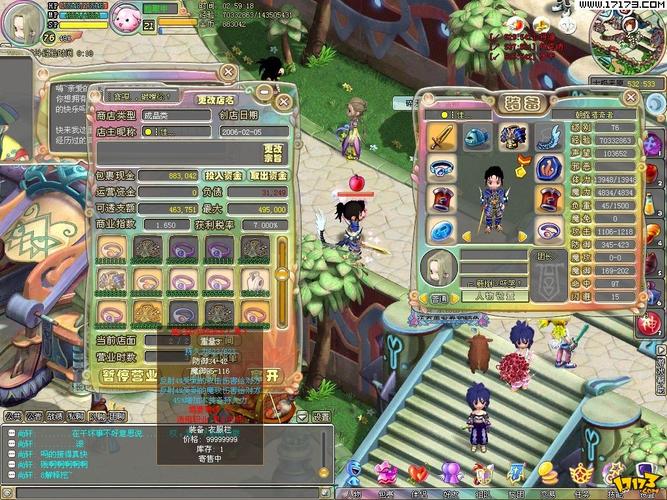667x500 pixels.
Task: Close the dialogue panel behind the shop
Action: point(229,72)
